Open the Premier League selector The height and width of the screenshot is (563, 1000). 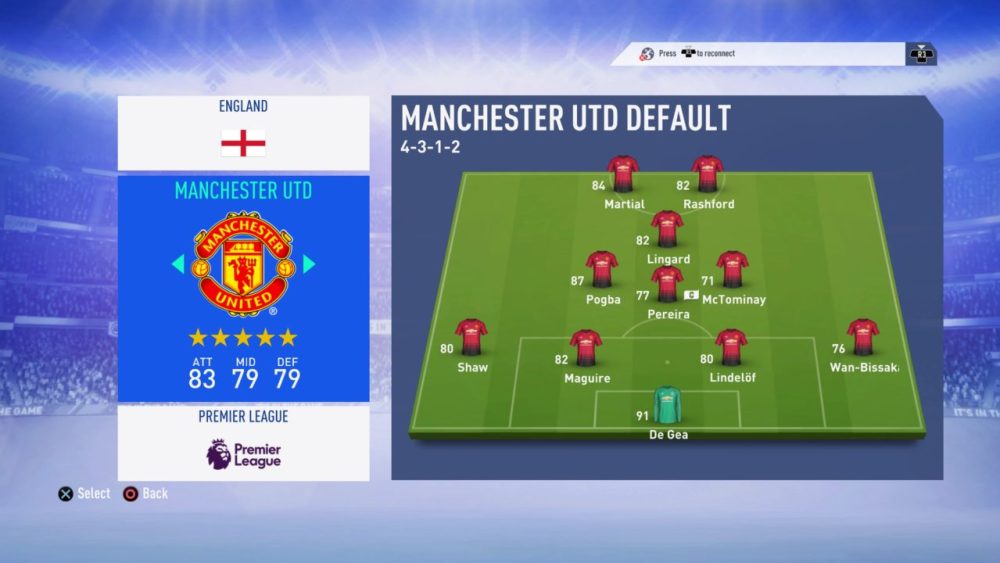pyautogui.click(x=243, y=443)
